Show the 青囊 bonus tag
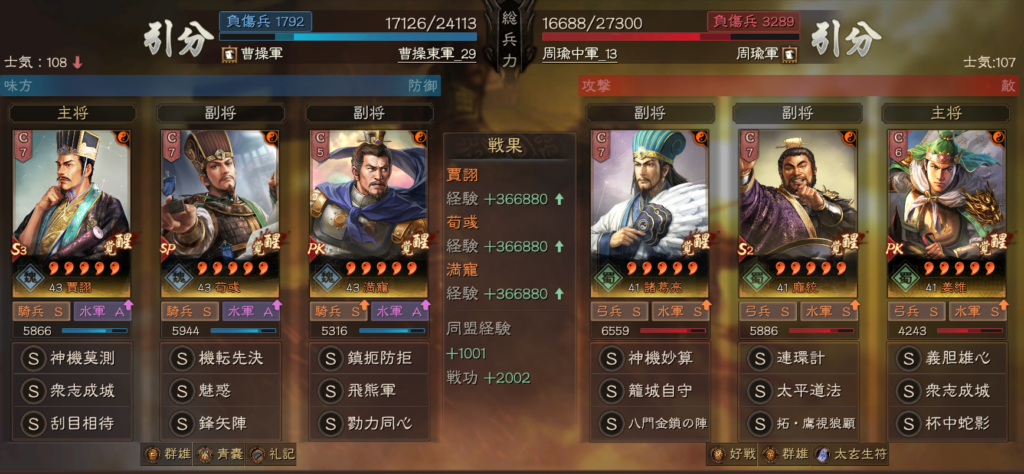Viewport: 1024px width, 474px height. (x=221, y=455)
